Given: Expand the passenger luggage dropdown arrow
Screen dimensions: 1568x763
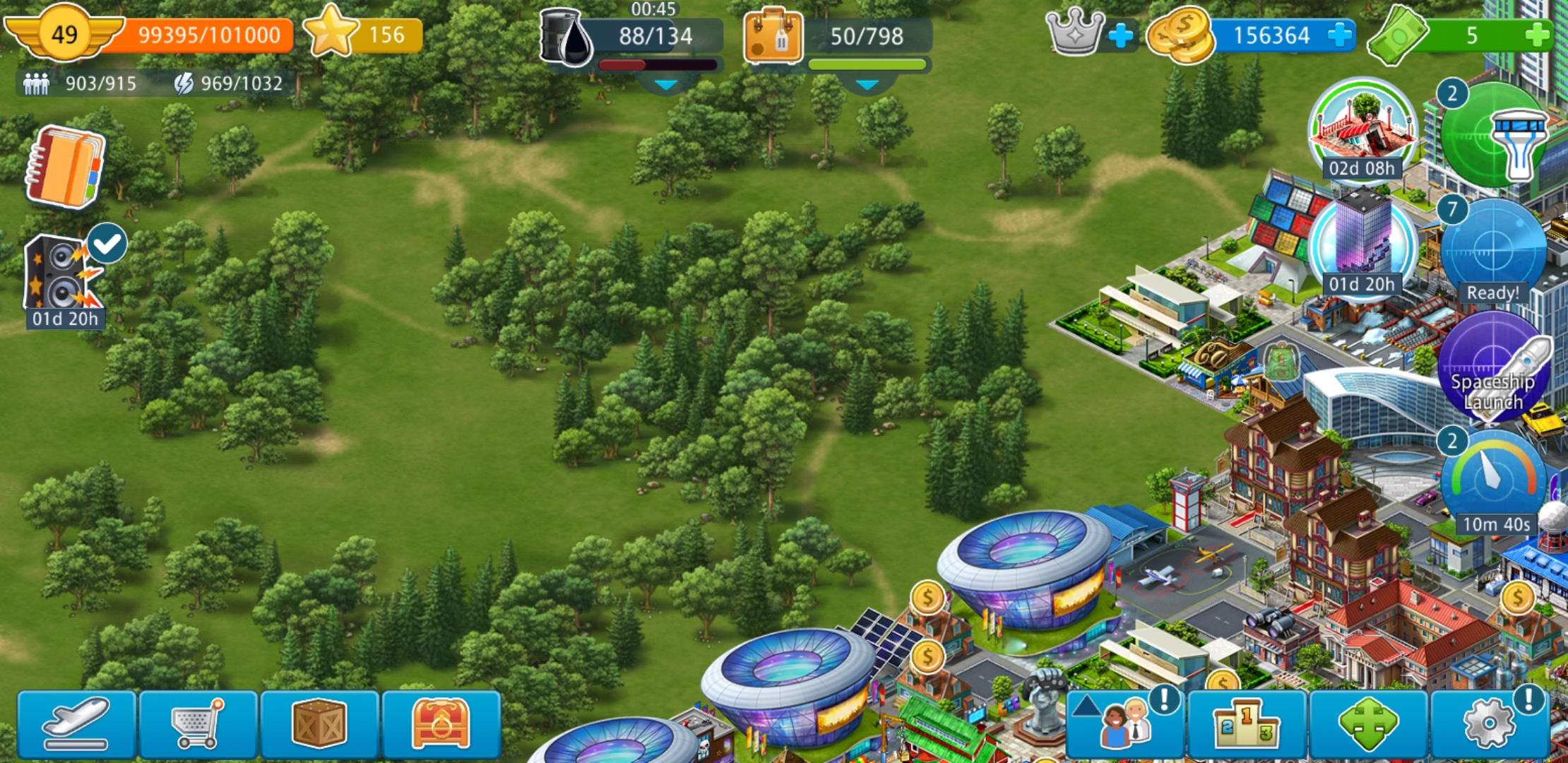Looking at the screenshot, I should [867, 85].
